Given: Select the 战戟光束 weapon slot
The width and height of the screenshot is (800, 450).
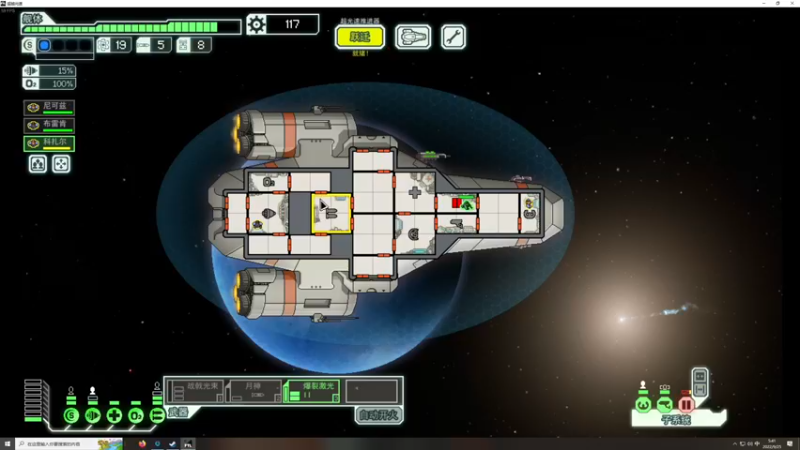Looking at the screenshot, I should click(x=194, y=390).
